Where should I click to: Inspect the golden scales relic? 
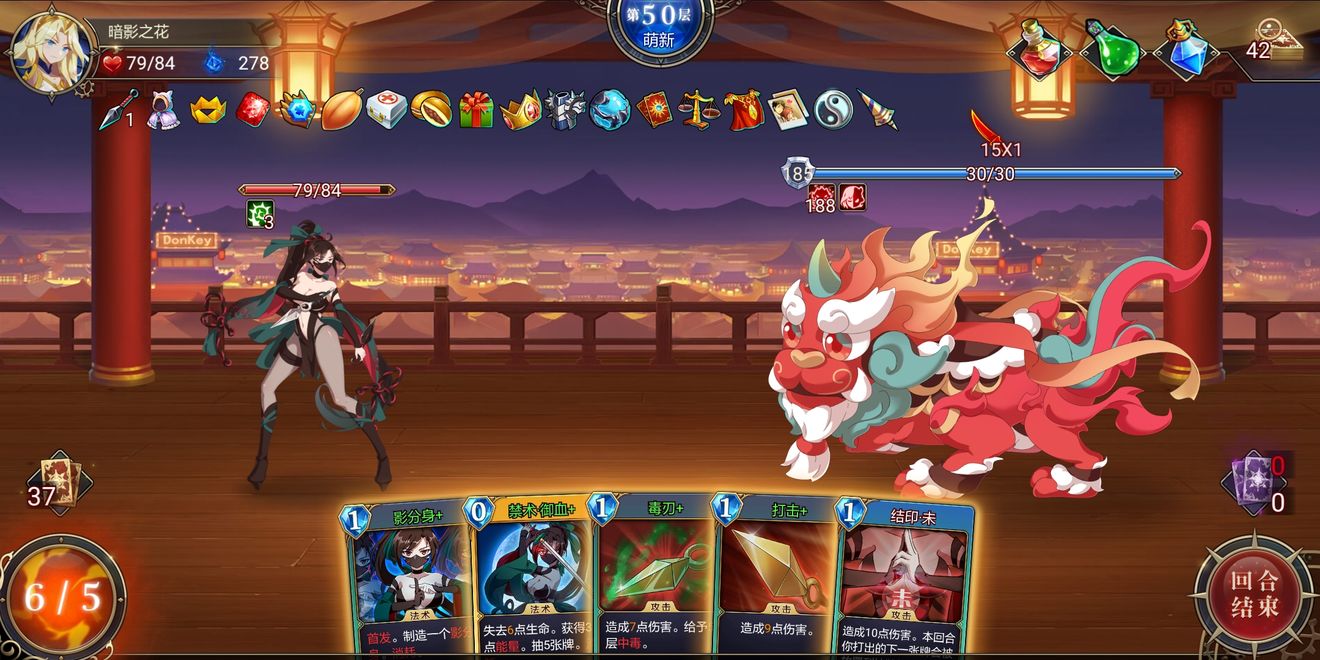(x=699, y=109)
